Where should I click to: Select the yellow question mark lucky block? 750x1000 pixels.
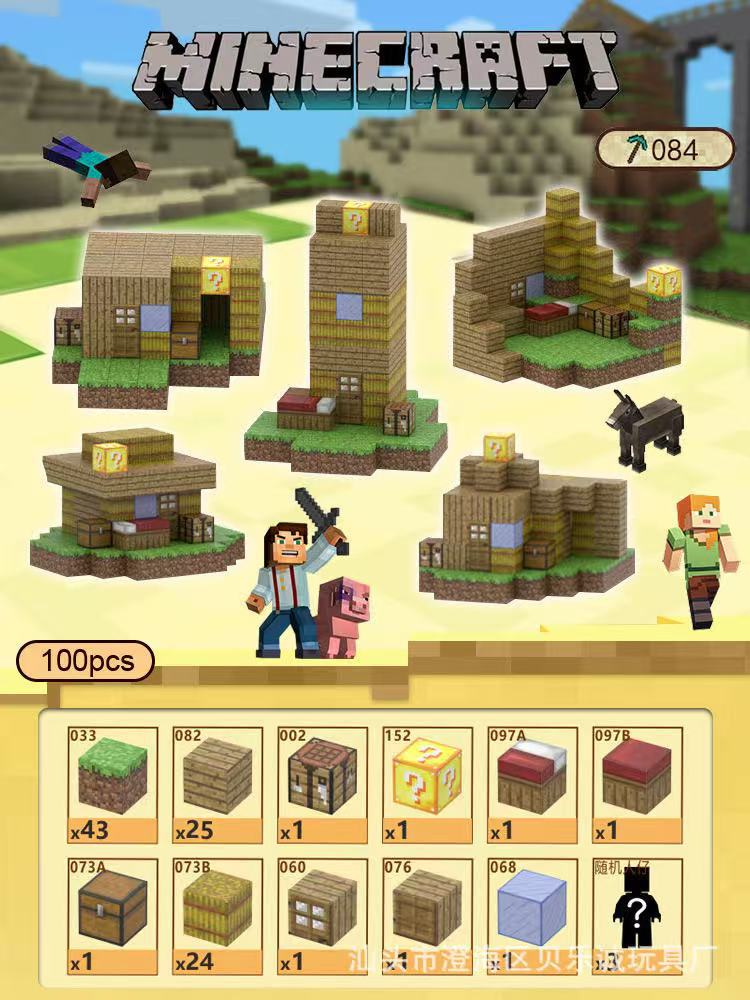coord(427,785)
